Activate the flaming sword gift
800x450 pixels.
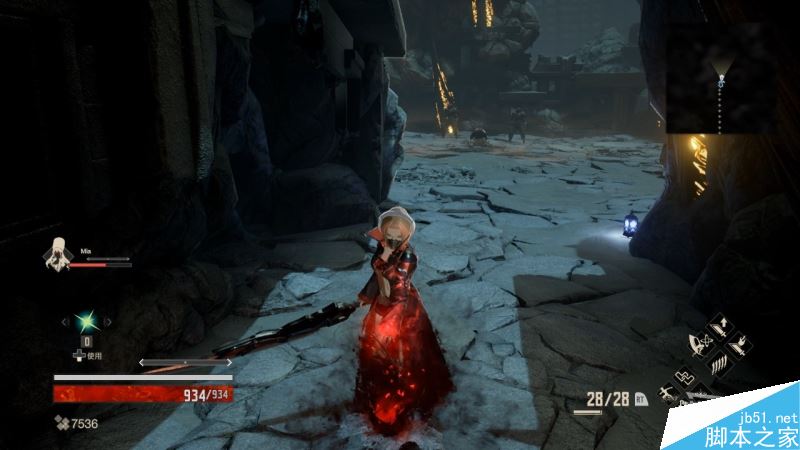click(x=738, y=344)
